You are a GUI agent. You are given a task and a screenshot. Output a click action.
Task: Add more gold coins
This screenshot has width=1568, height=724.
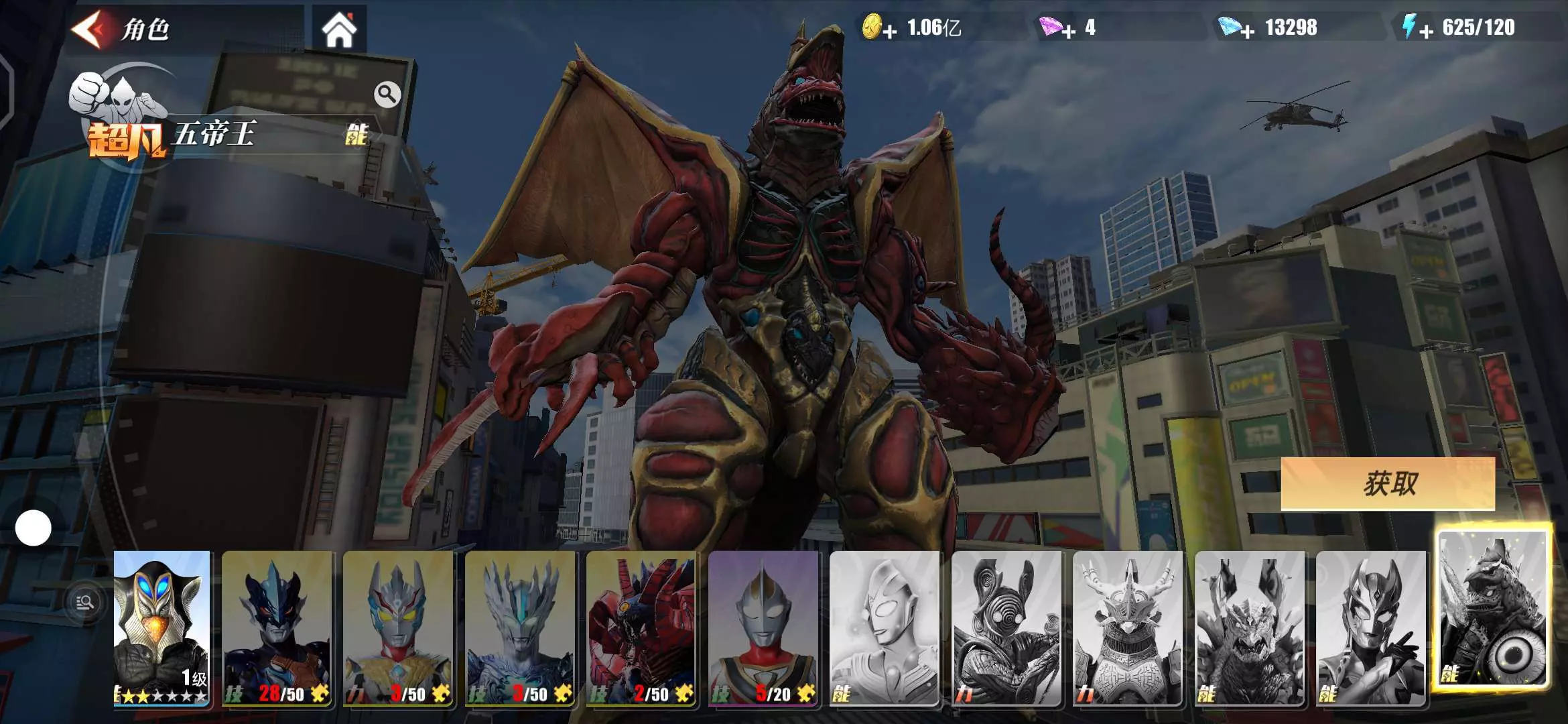point(889,31)
